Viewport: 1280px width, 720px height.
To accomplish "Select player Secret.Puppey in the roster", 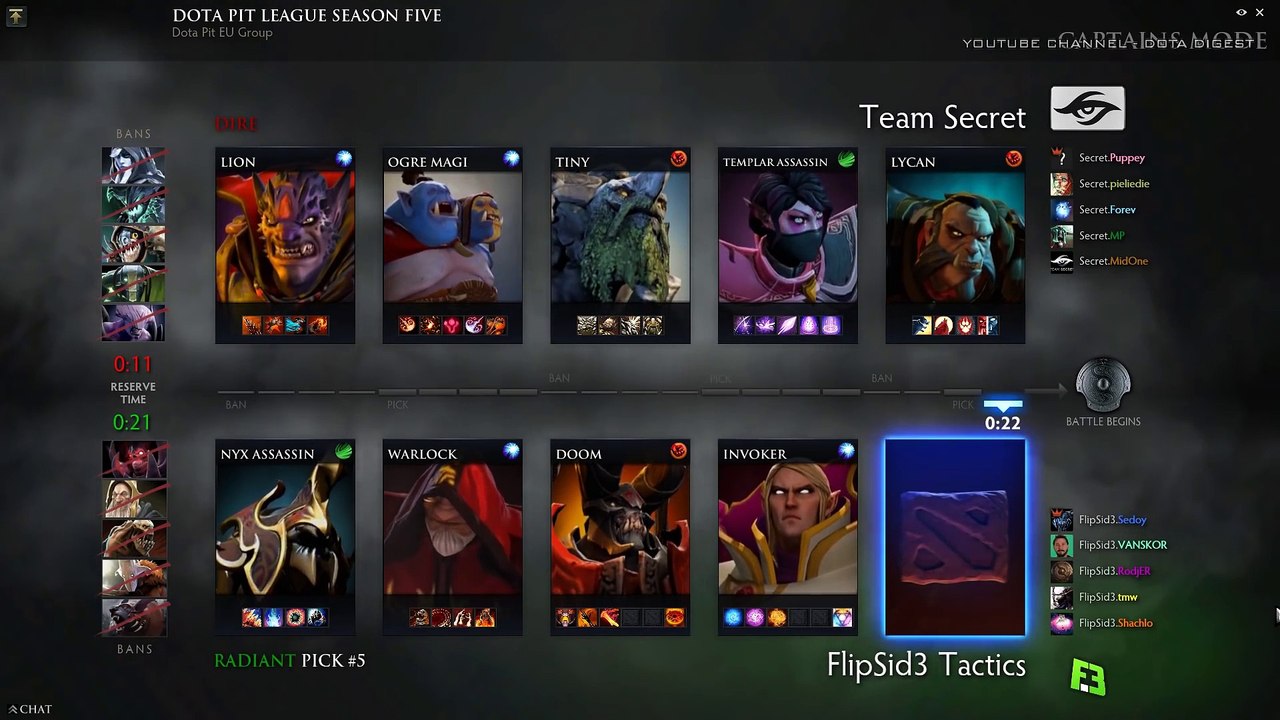I will (x=1111, y=158).
